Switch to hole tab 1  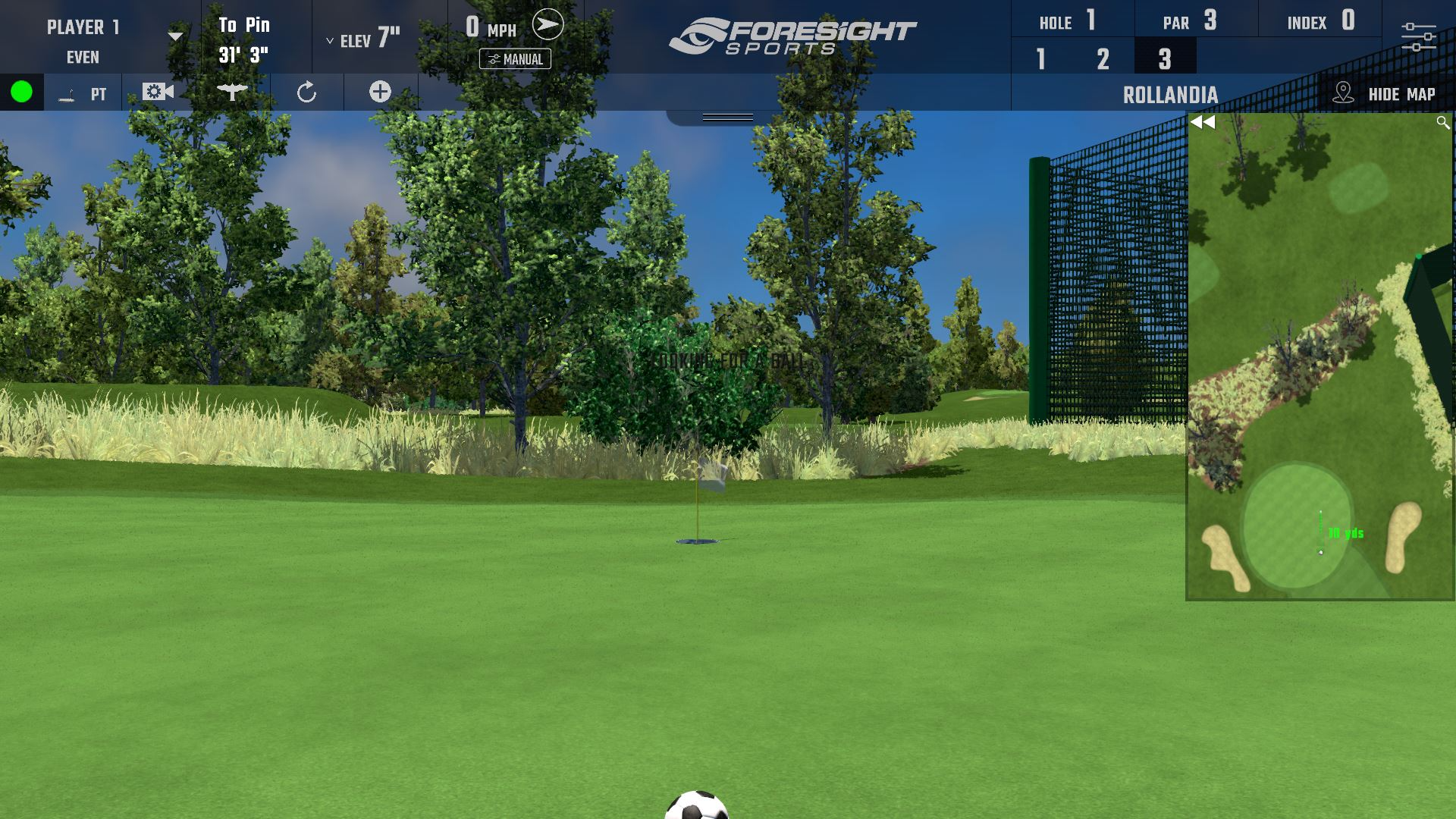pyautogui.click(x=1040, y=58)
